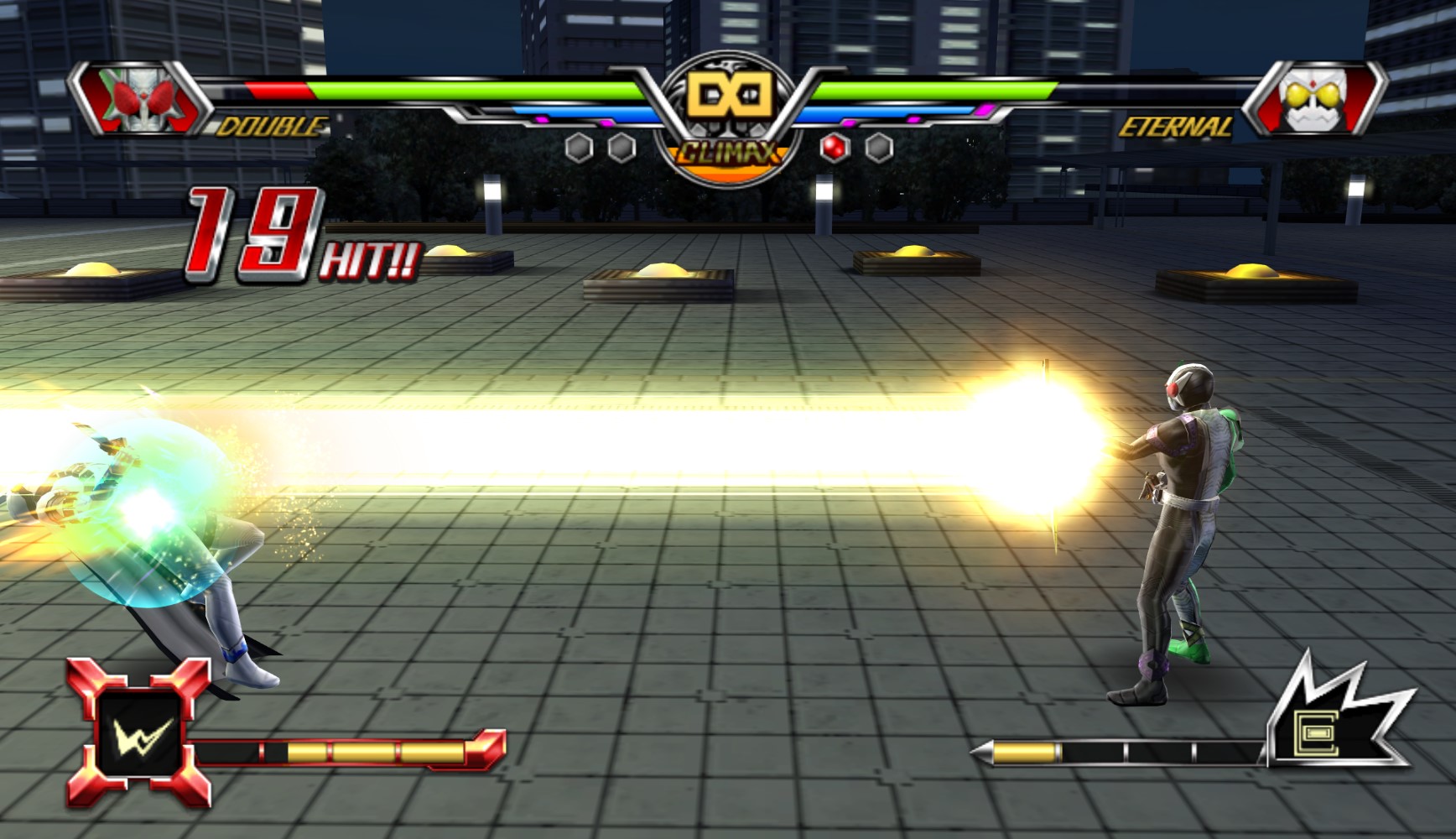Activate the W form-change icon
Screen dimensions: 1456x839
point(139,734)
